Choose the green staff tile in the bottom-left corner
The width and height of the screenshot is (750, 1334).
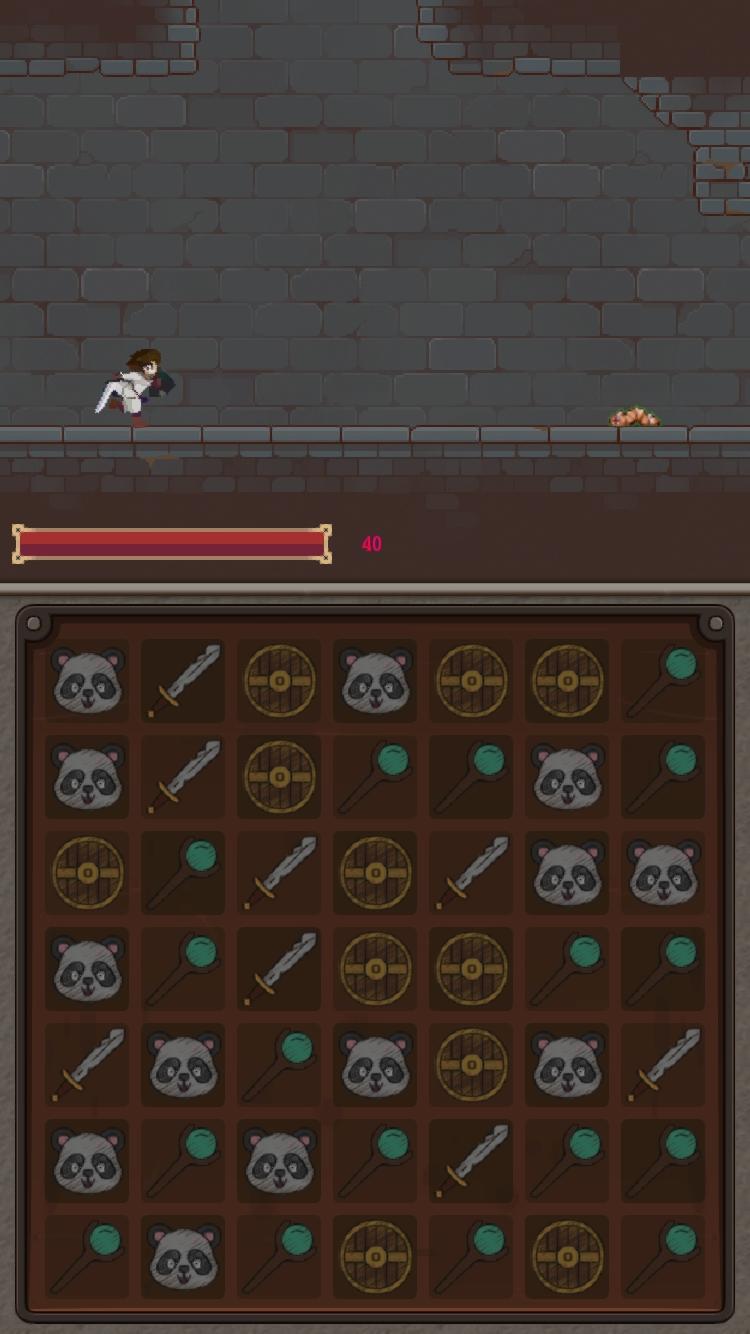tap(87, 1257)
